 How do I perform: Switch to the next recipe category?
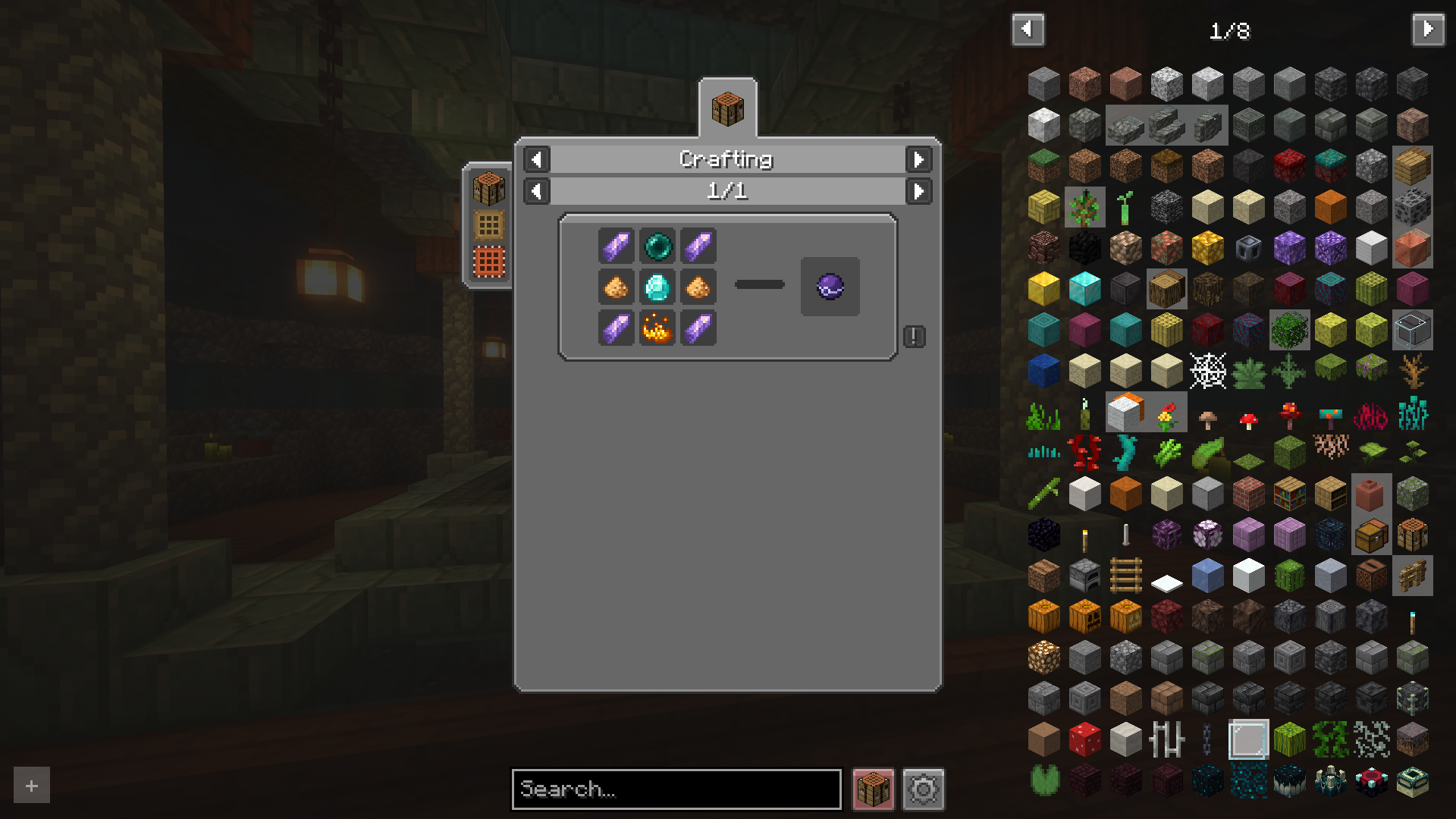[918, 159]
